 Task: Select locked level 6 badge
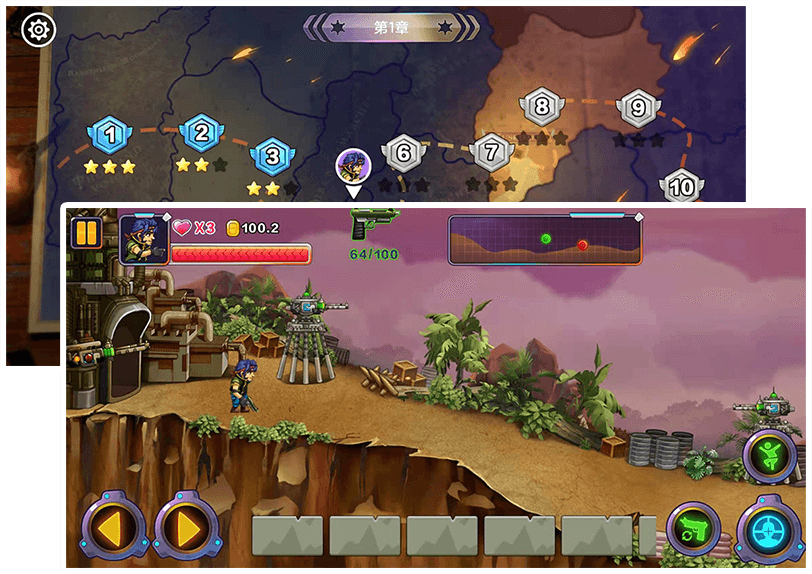point(403,154)
